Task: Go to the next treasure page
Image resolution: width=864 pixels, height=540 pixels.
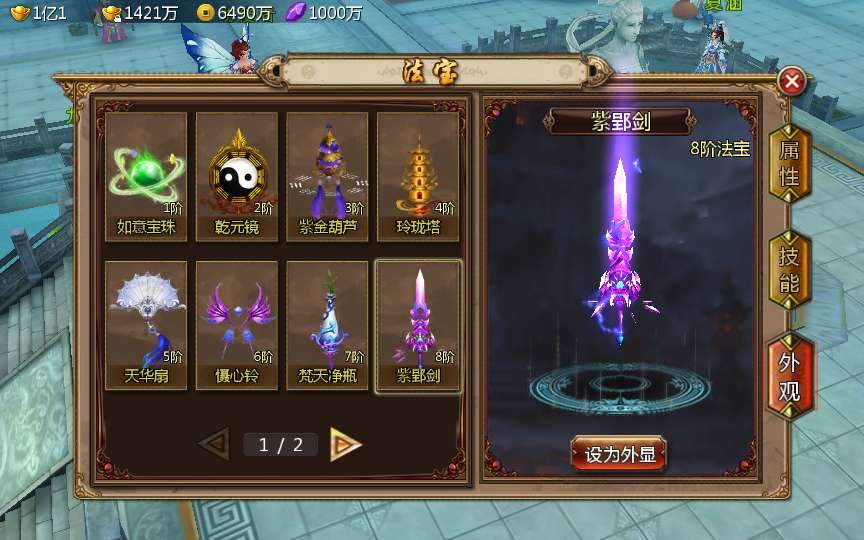Action: (x=345, y=444)
